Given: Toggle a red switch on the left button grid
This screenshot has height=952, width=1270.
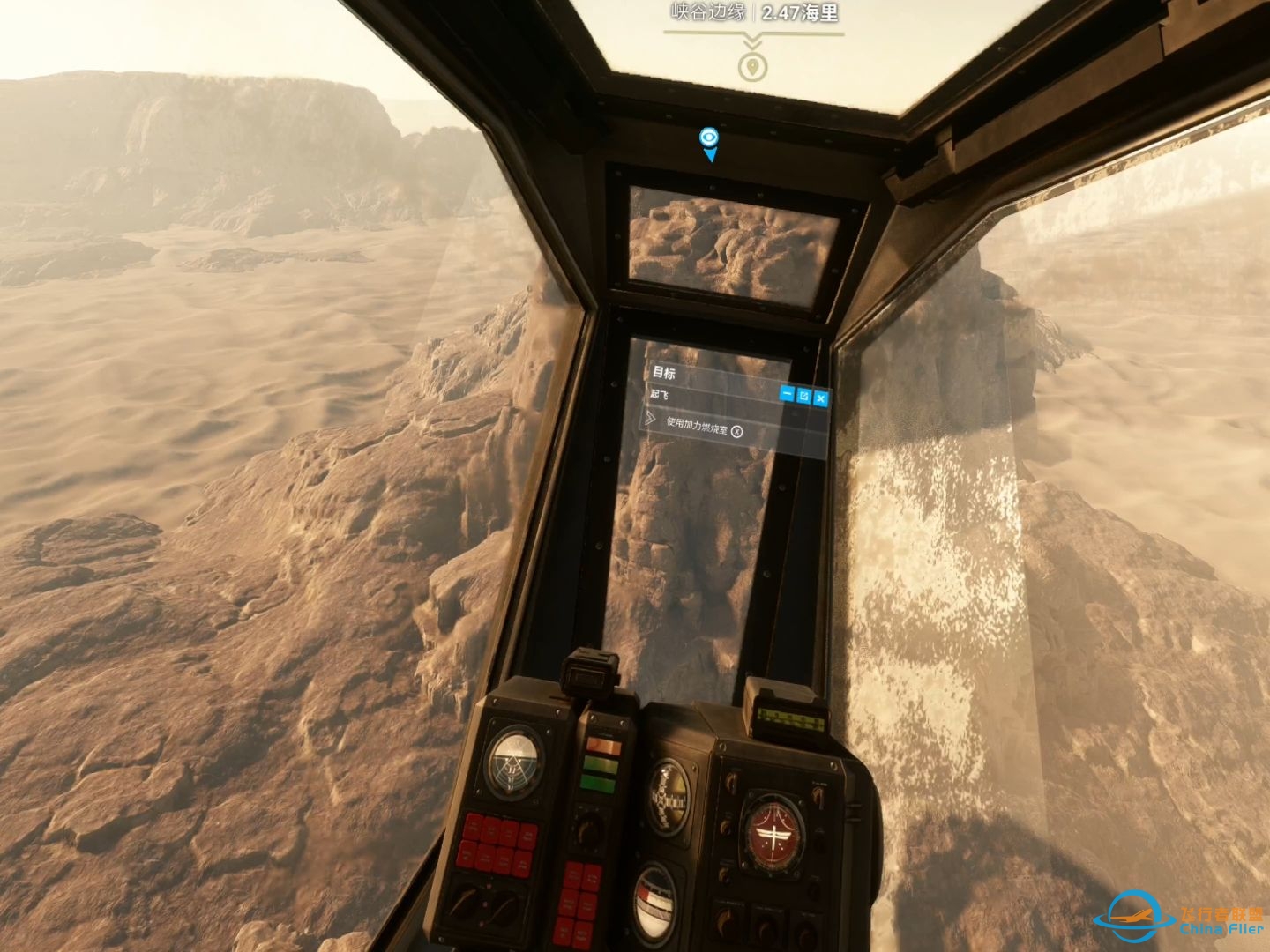Looking at the screenshot, I should 494,842.
